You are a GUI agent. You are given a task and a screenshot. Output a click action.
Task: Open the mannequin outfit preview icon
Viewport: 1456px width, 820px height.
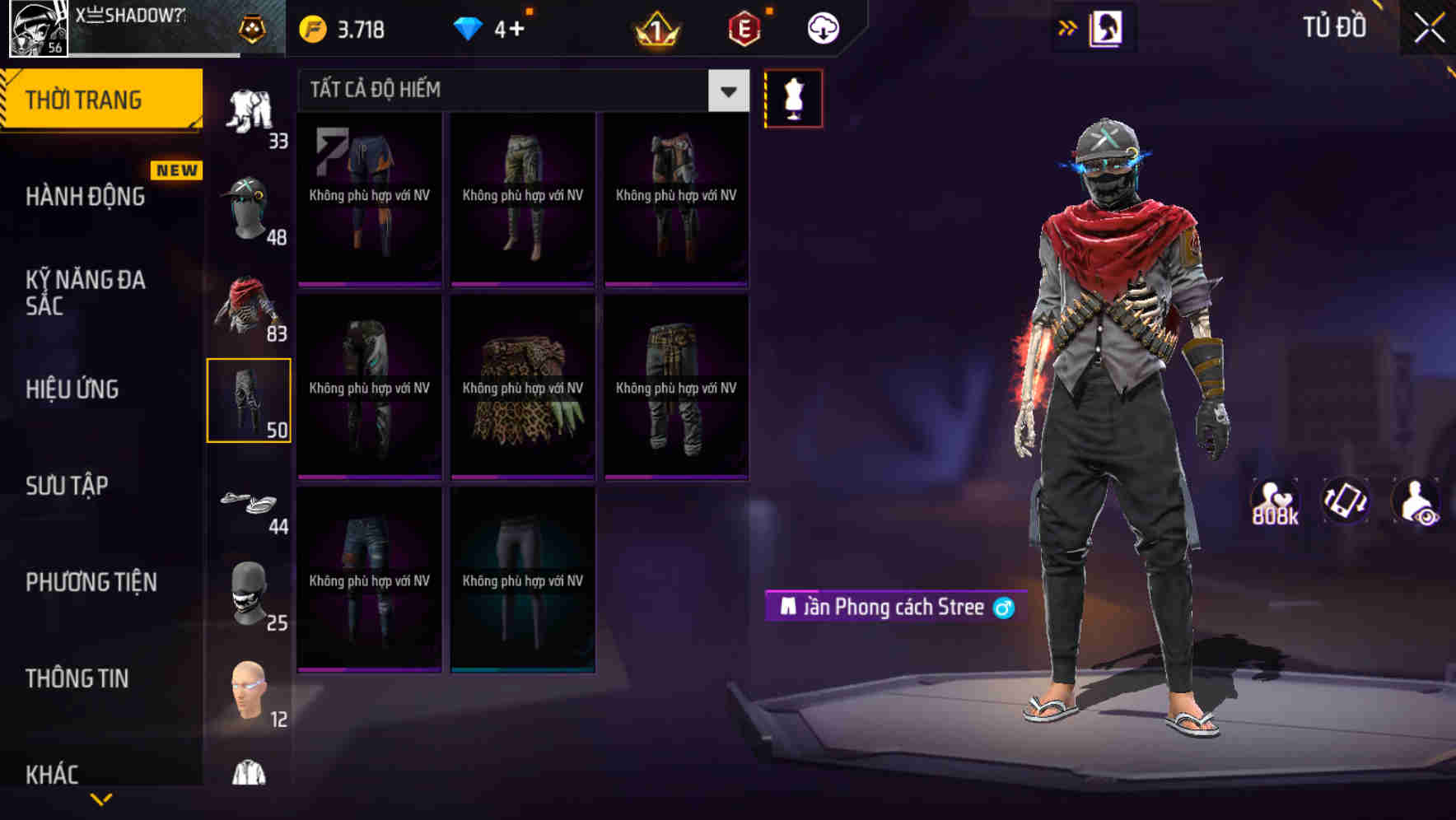[795, 96]
